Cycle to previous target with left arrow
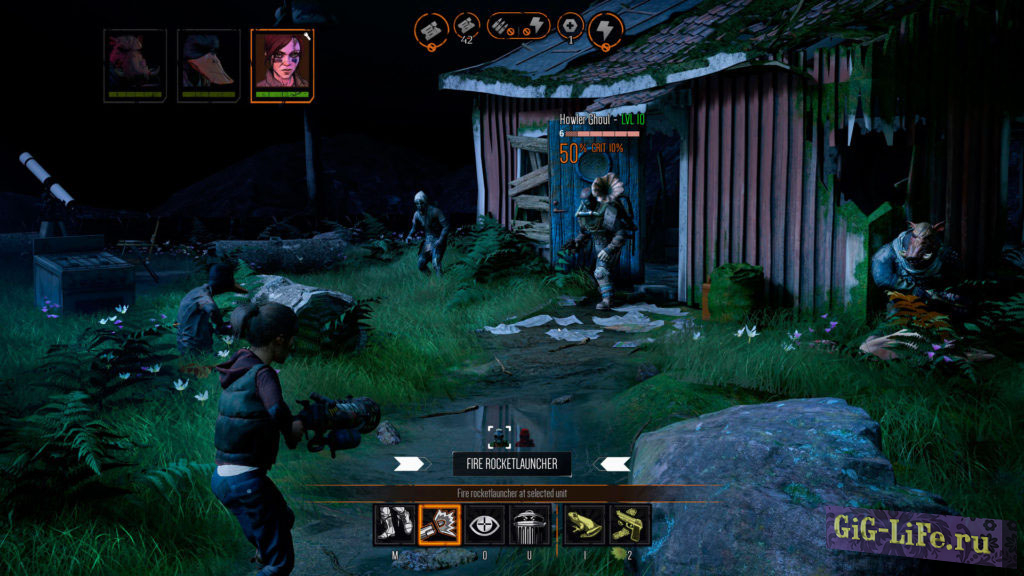The height and width of the screenshot is (576, 1024). click(x=411, y=463)
